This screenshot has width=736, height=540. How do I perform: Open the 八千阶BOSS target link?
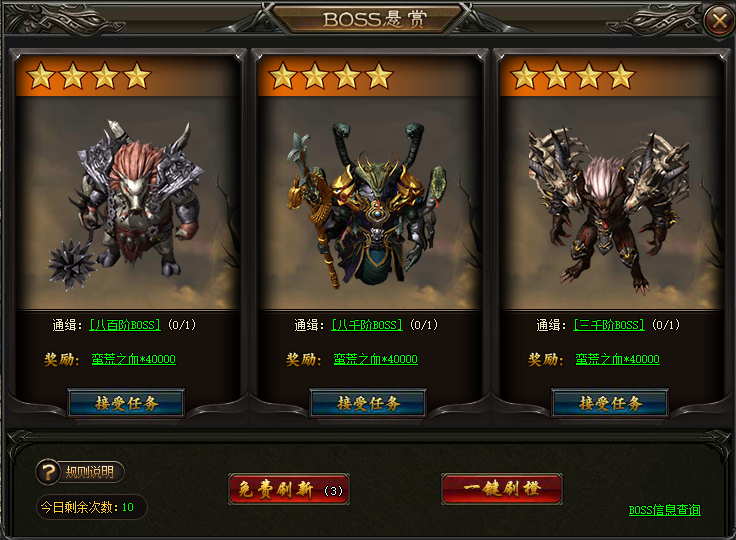[x=366, y=325]
